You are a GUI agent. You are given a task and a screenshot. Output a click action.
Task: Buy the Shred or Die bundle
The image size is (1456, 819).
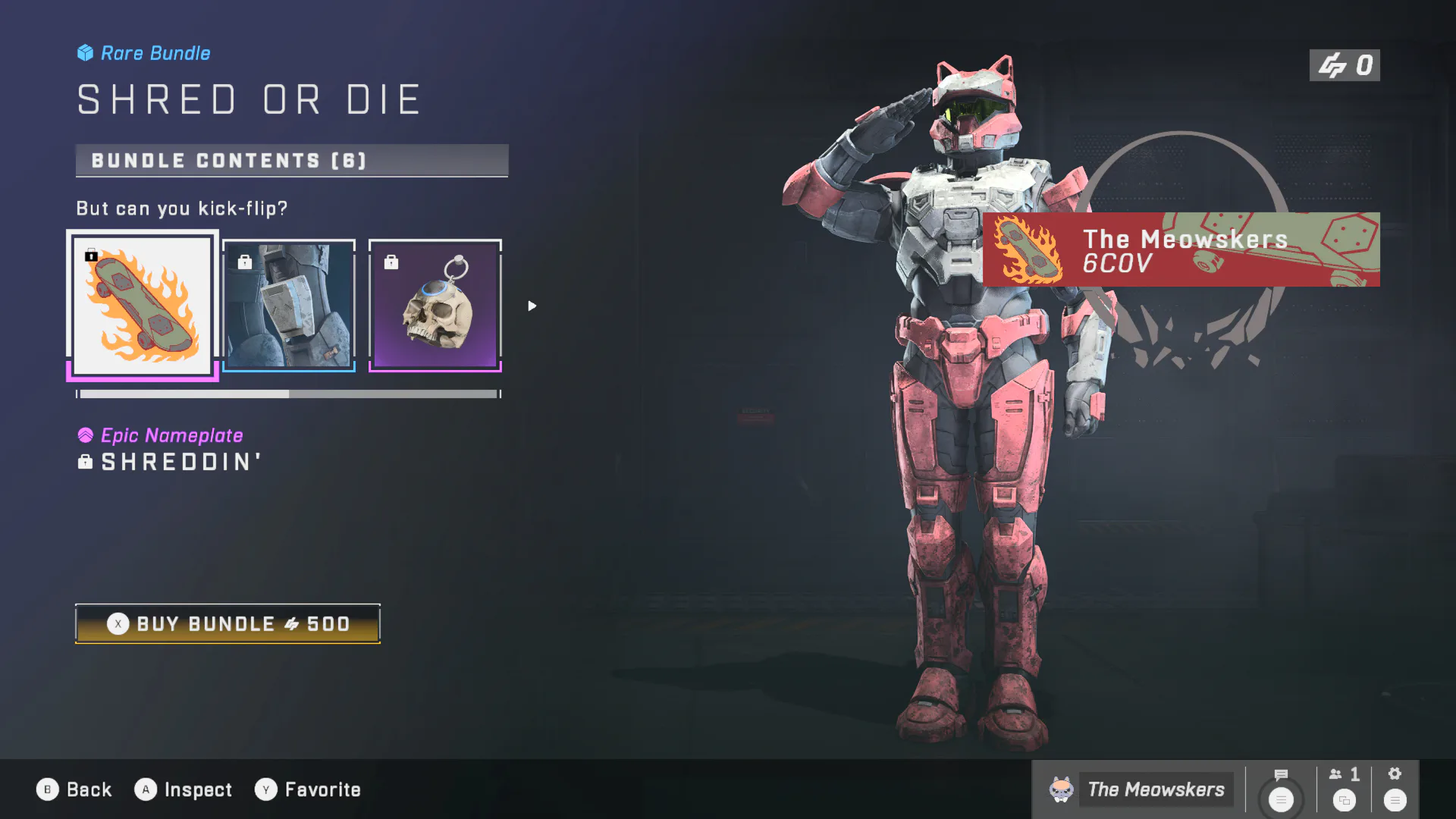click(227, 623)
